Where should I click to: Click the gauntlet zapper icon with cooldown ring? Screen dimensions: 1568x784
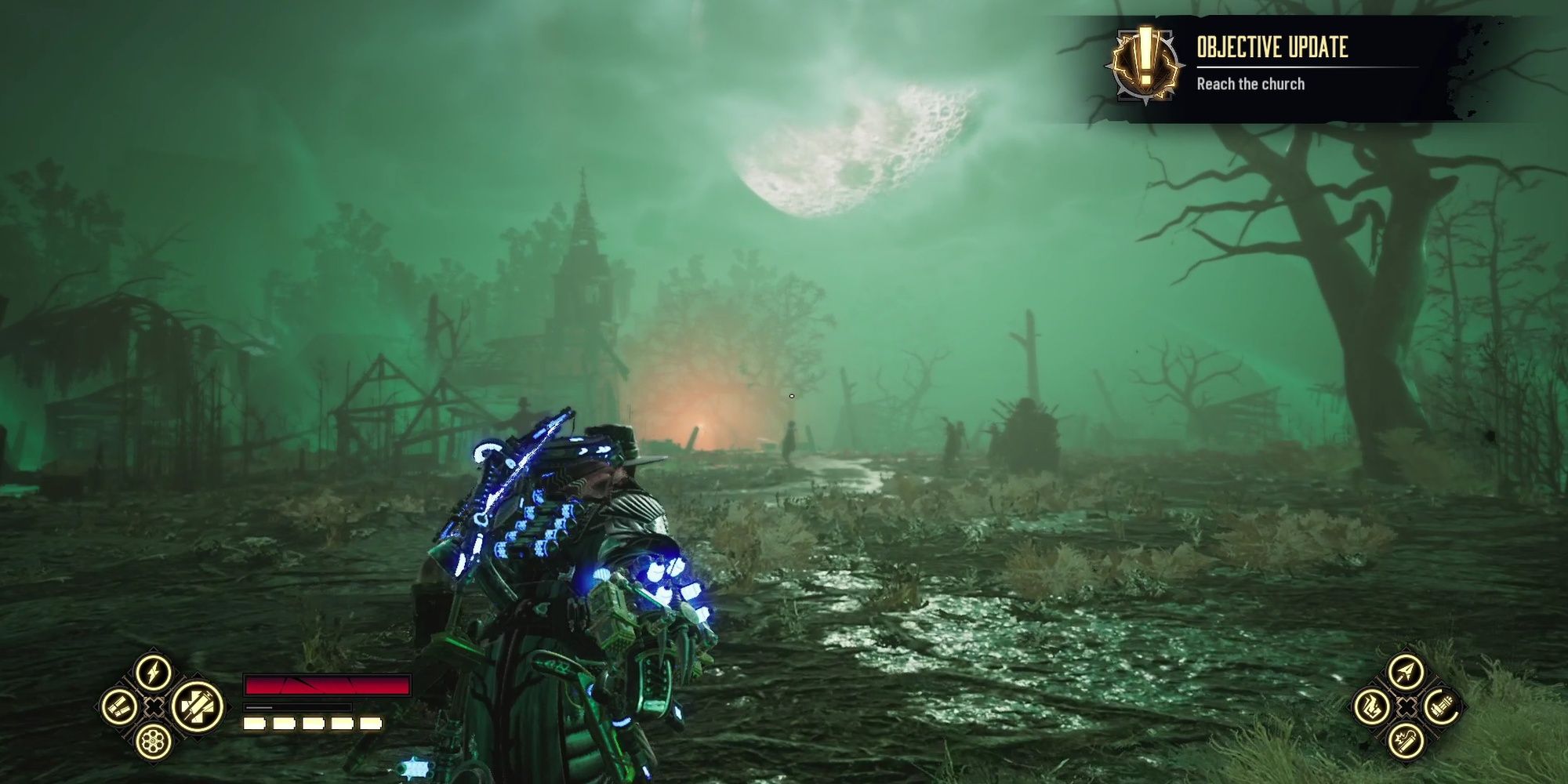[x=1441, y=706]
